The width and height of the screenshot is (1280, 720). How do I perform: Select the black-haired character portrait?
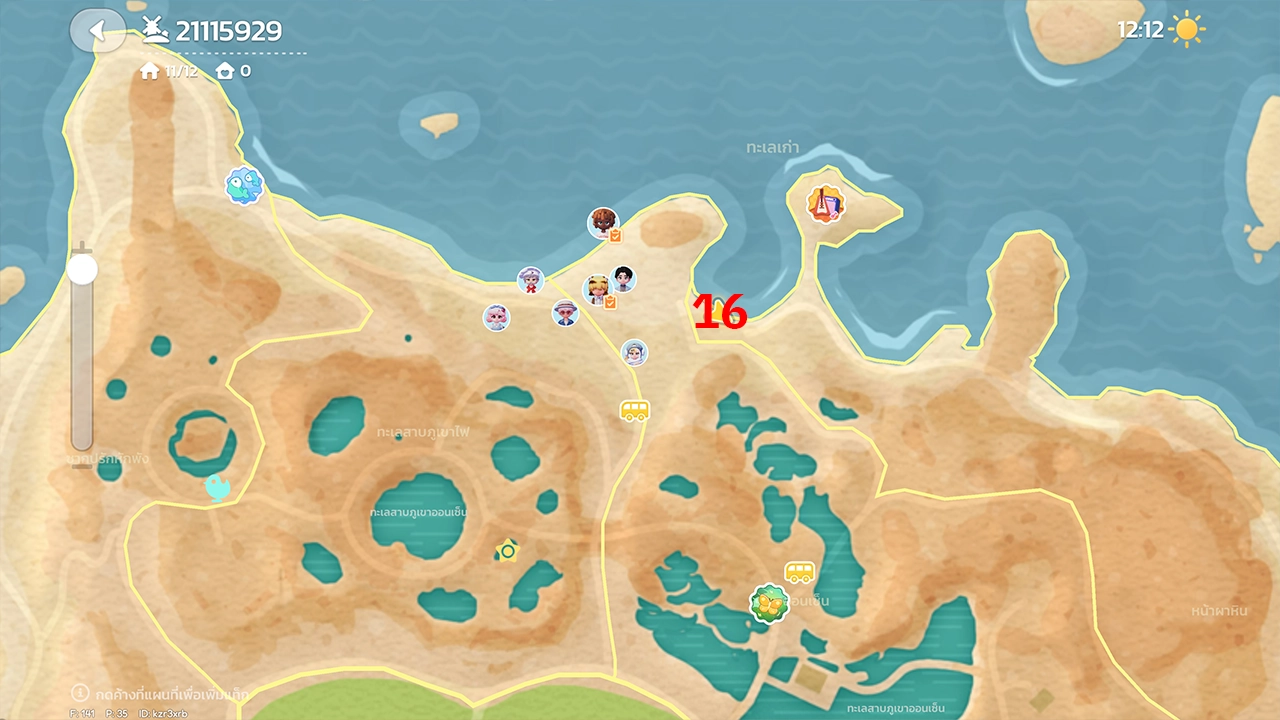pyautogui.click(x=623, y=278)
